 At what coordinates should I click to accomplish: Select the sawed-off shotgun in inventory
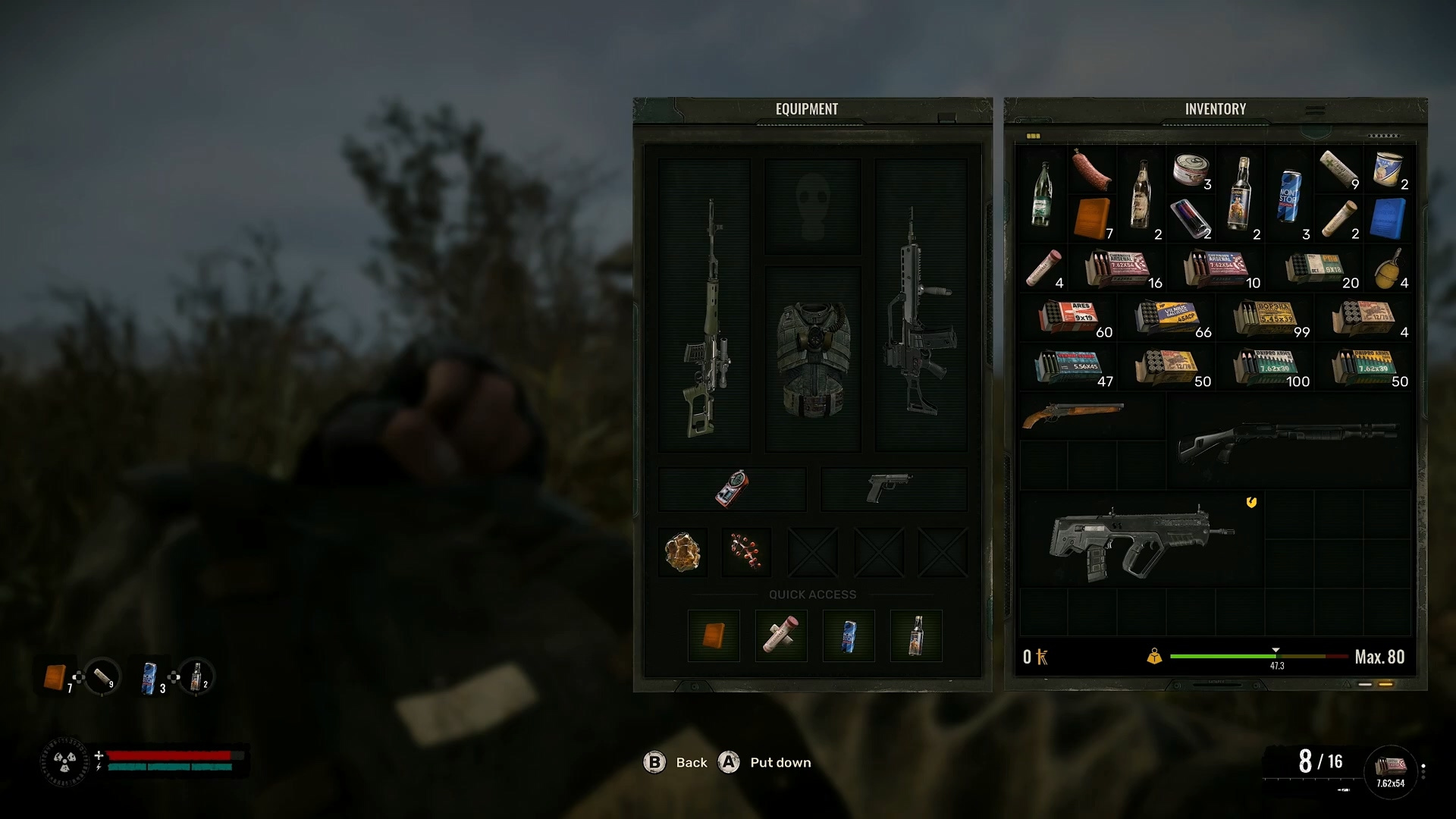point(1072,415)
